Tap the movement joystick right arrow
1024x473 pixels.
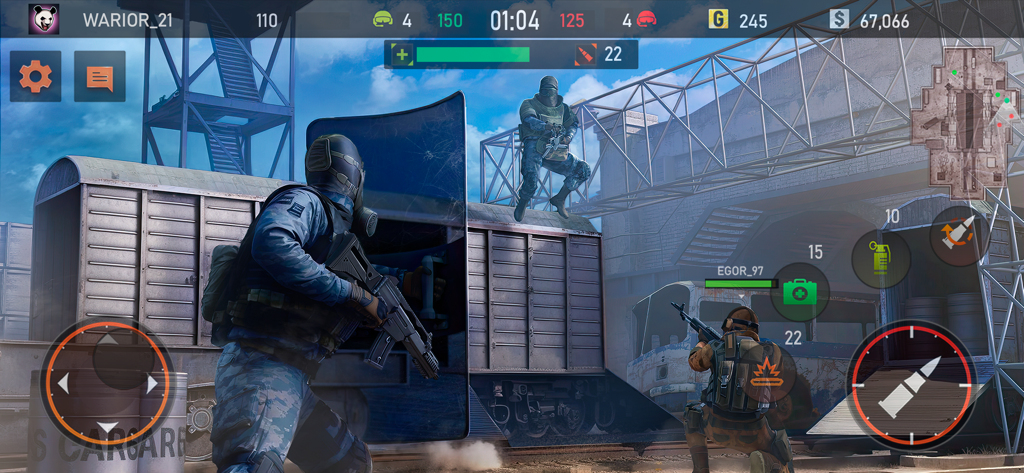pos(153,383)
